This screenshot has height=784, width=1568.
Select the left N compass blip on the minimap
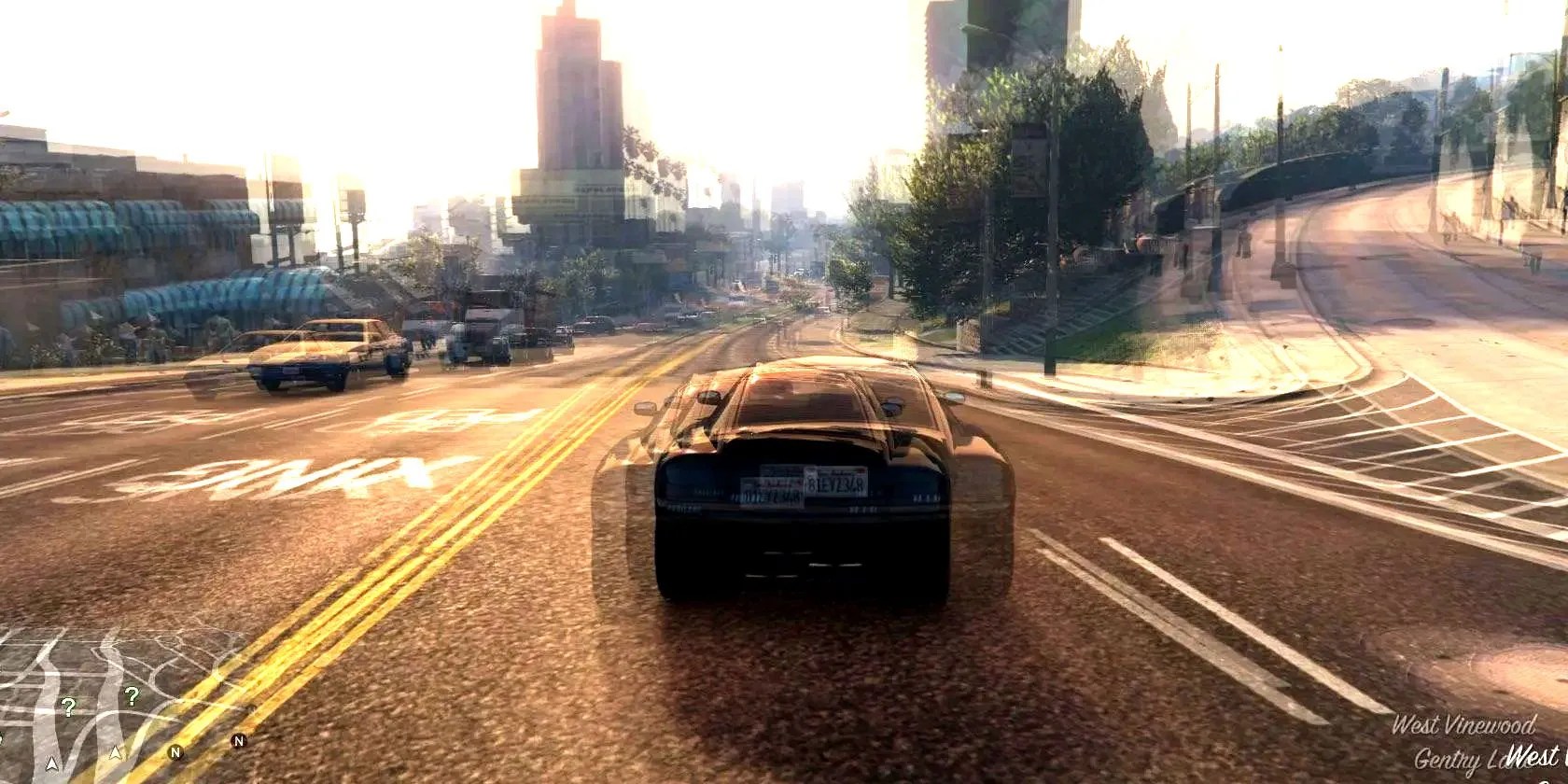tap(175, 752)
